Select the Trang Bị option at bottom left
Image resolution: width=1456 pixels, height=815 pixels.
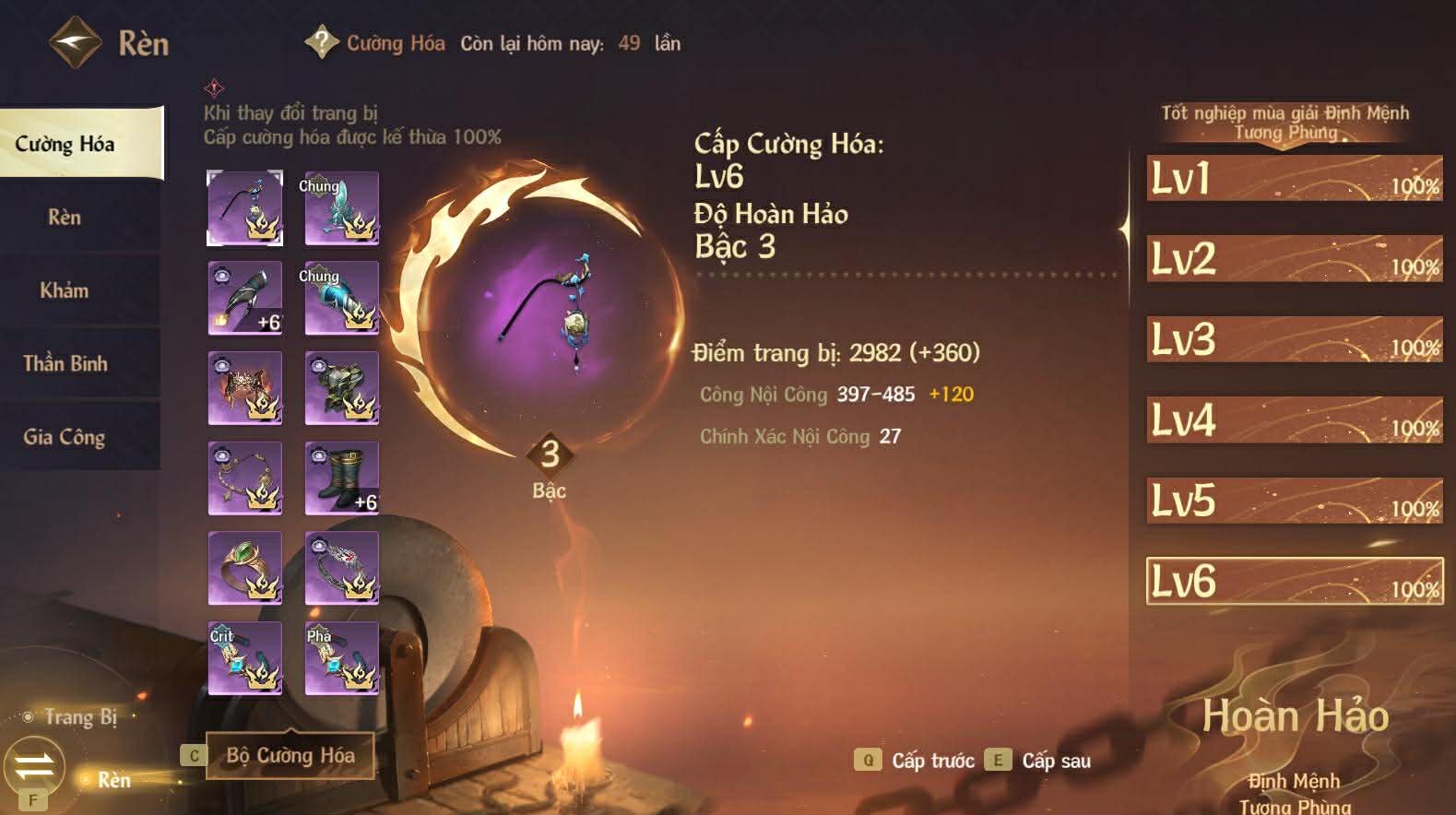tap(83, 718)
